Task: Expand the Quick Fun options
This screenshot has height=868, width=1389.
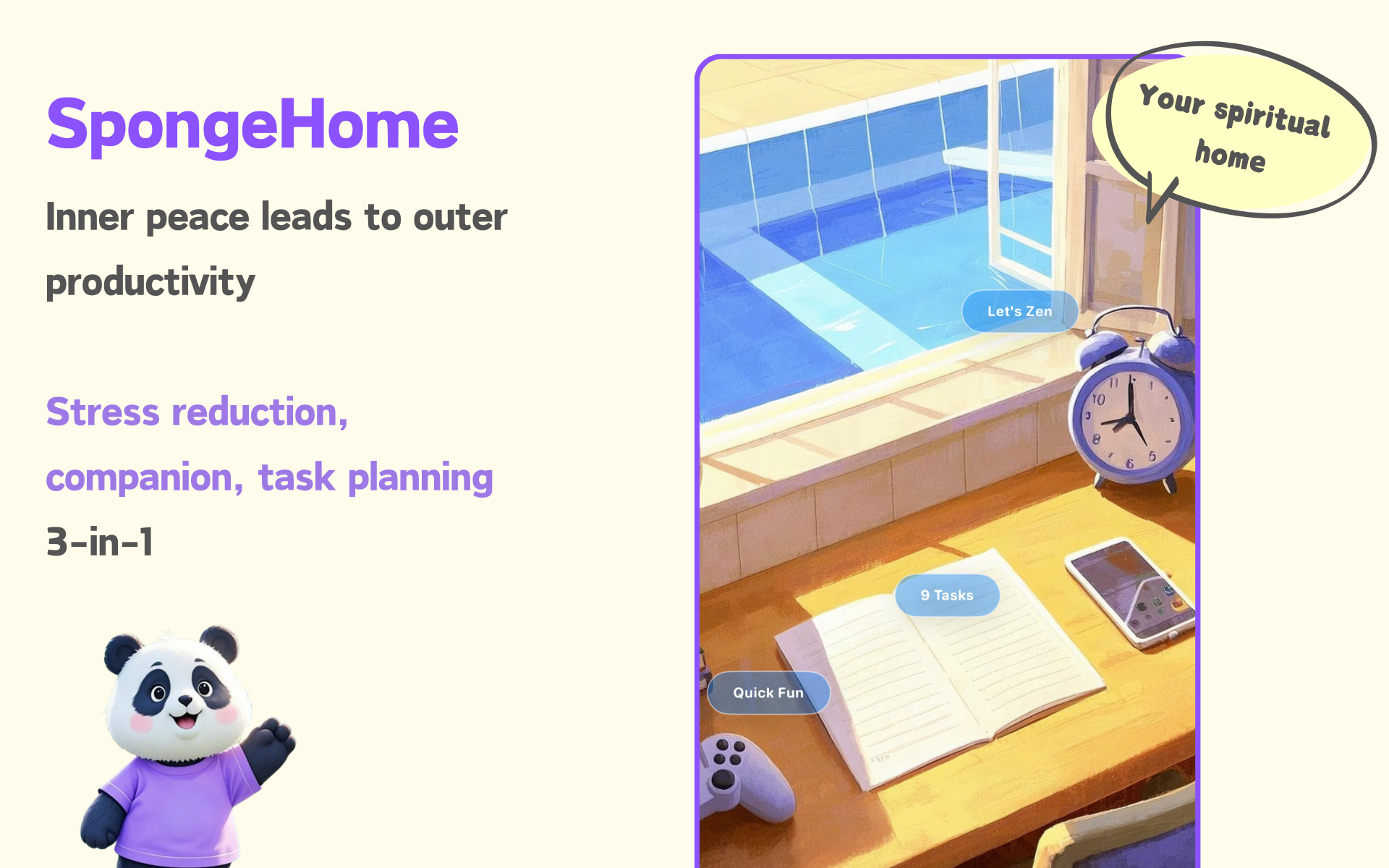Action: pyautogui.click(x=768, y=692)
